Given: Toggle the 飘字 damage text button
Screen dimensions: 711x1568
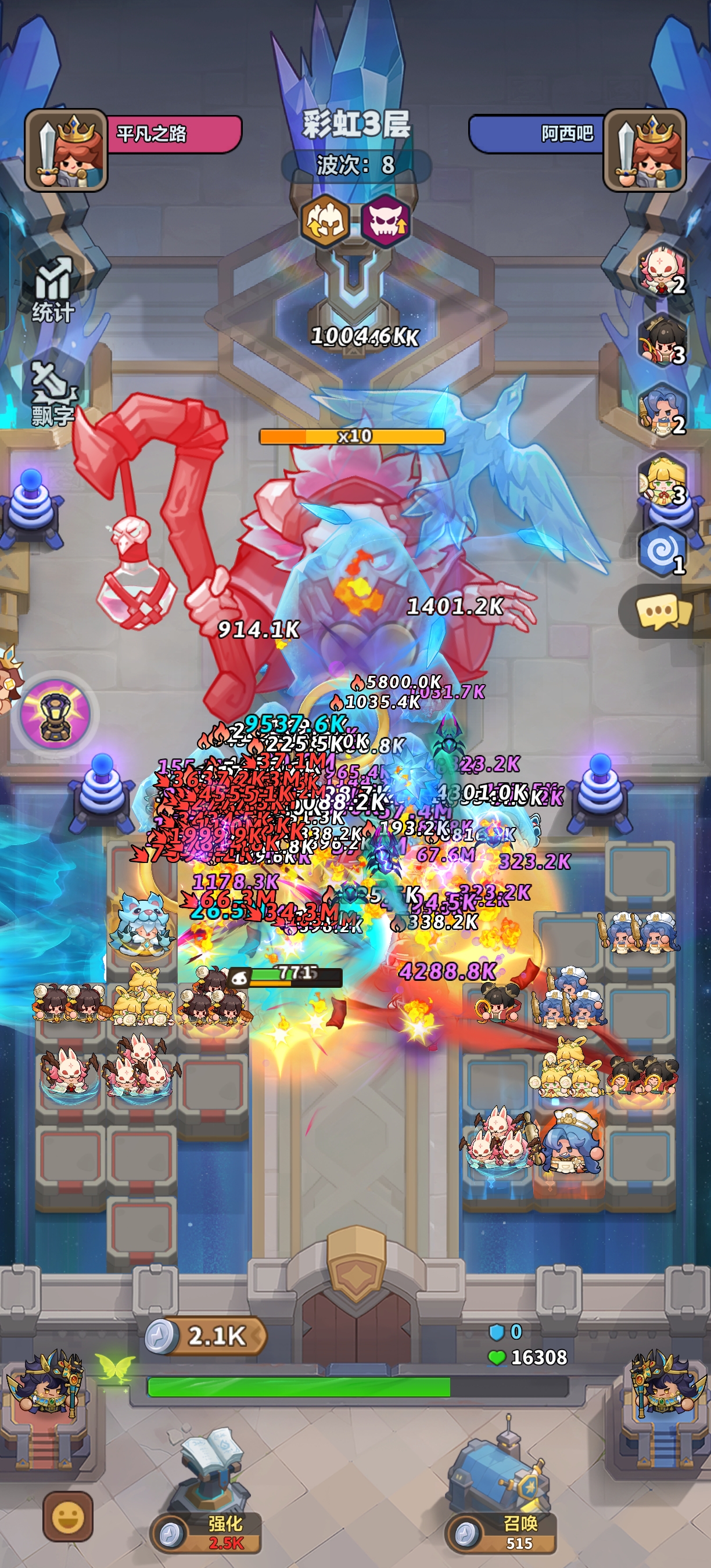Looking at the screenshot, I should [x=52, y=394].
